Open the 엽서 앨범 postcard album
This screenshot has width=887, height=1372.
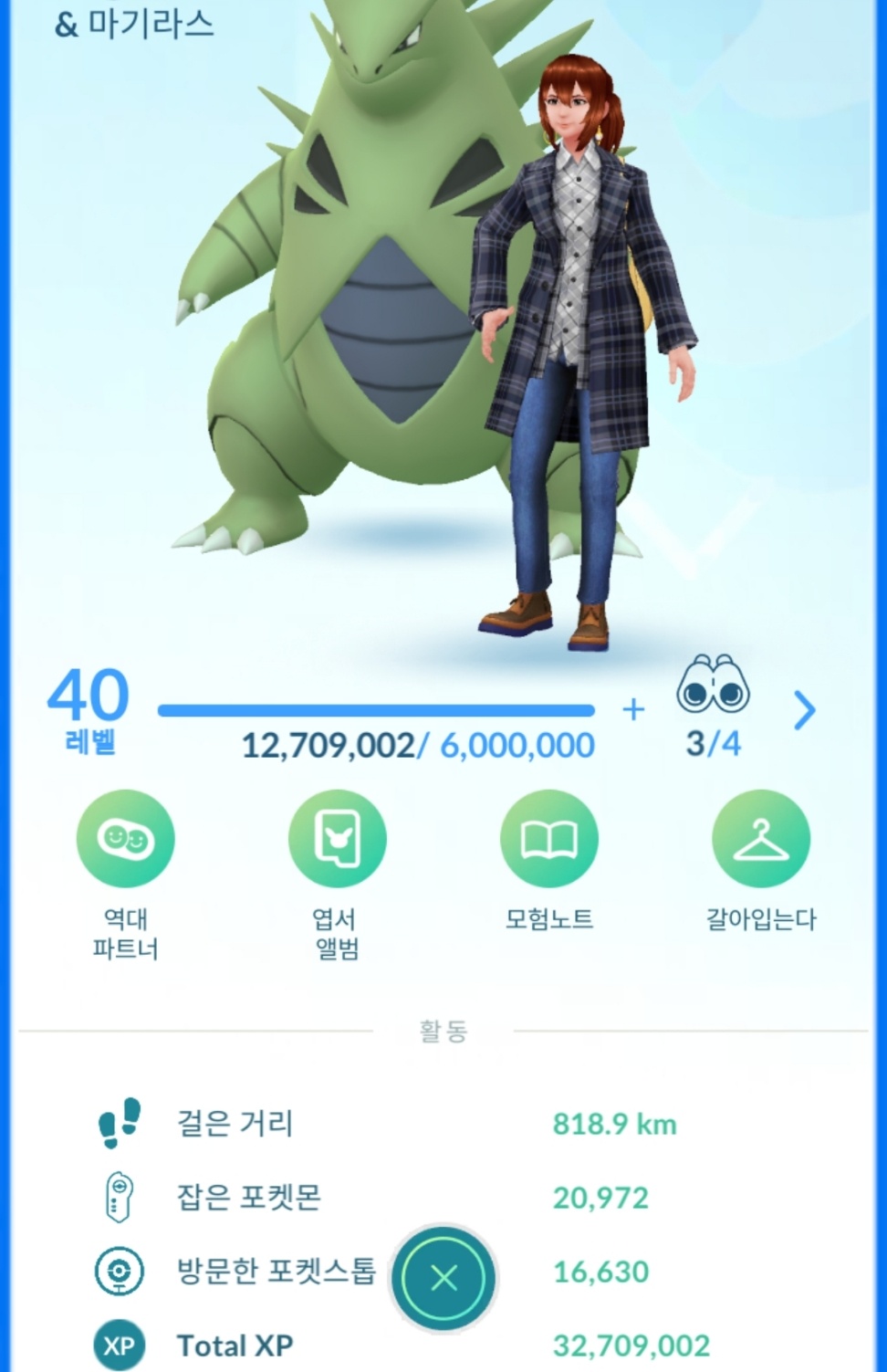[x=337, y=839]
